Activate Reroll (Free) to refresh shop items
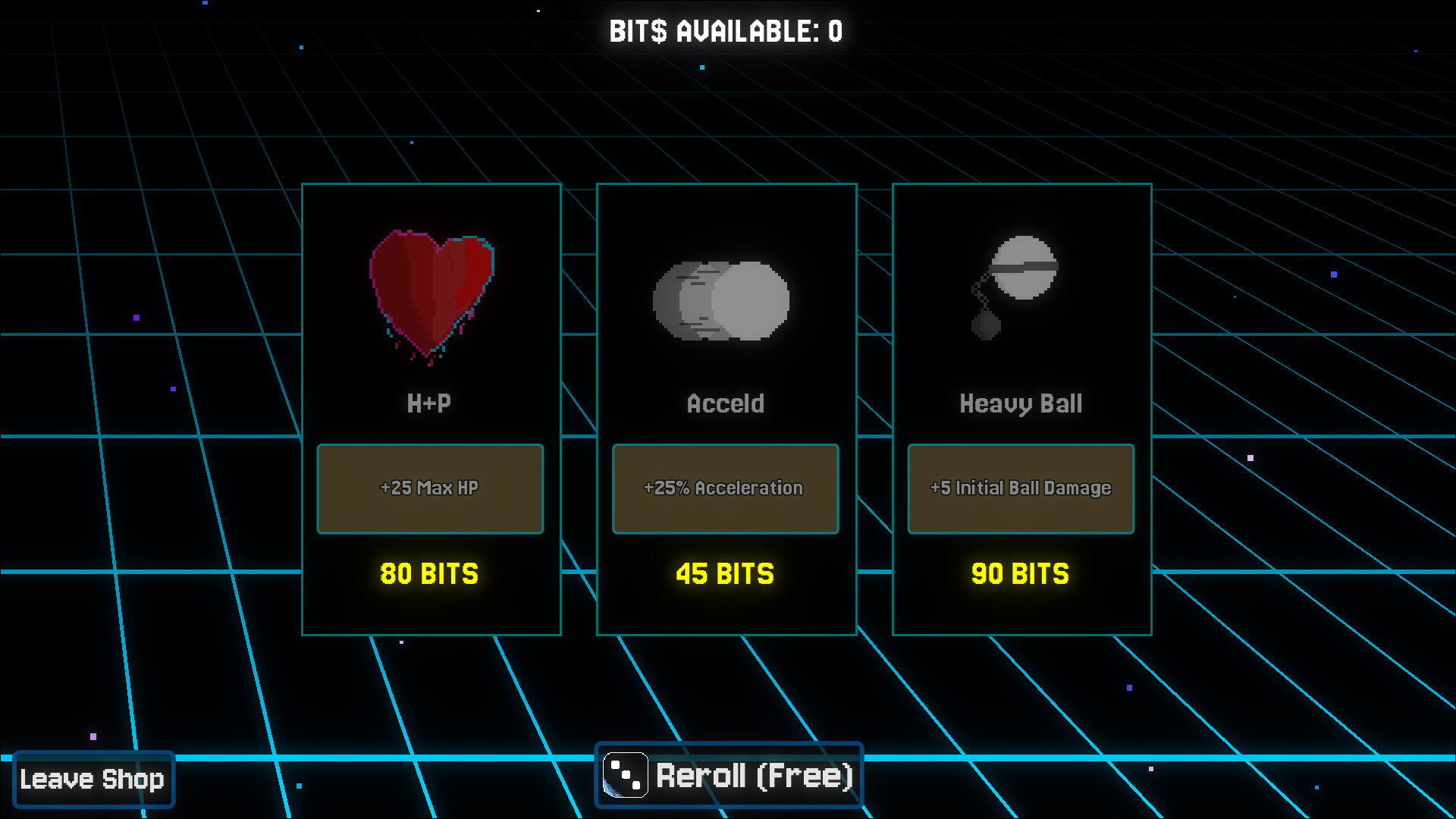Screen dimensions: 1456x819 [x=753, y=775]
